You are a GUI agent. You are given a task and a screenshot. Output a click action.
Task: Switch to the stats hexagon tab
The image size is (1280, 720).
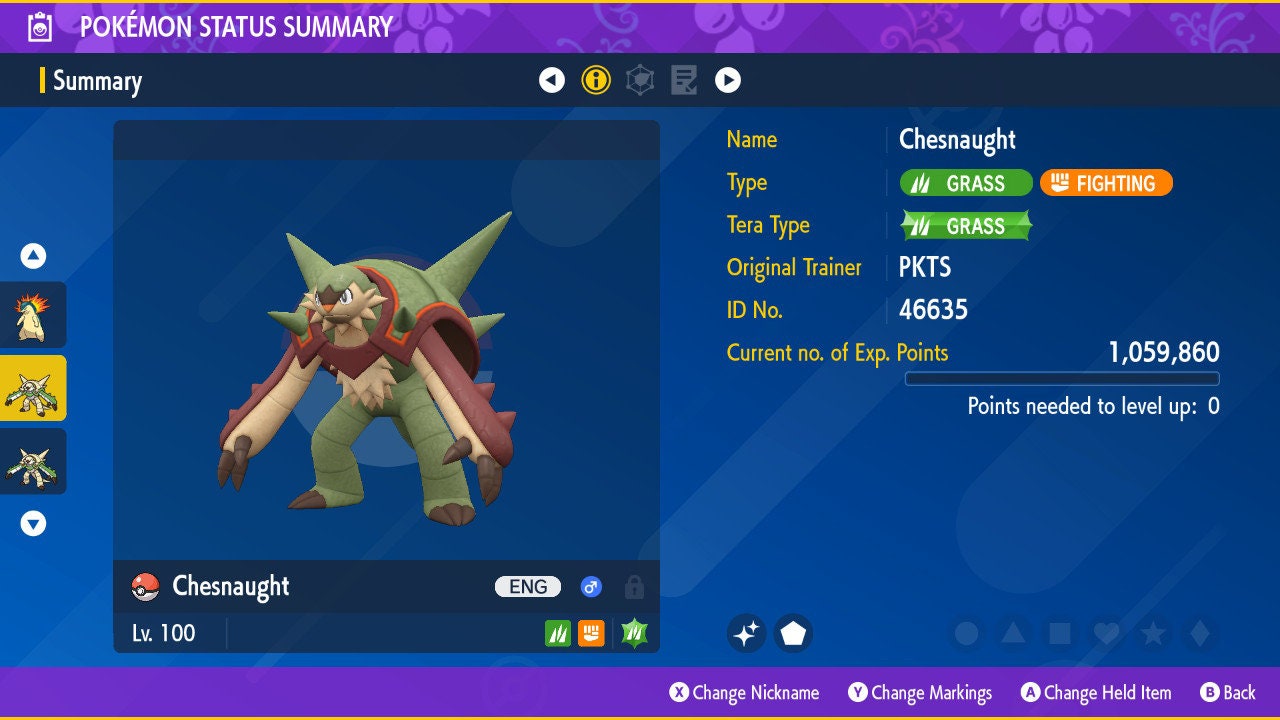click(x=640, y=80)
